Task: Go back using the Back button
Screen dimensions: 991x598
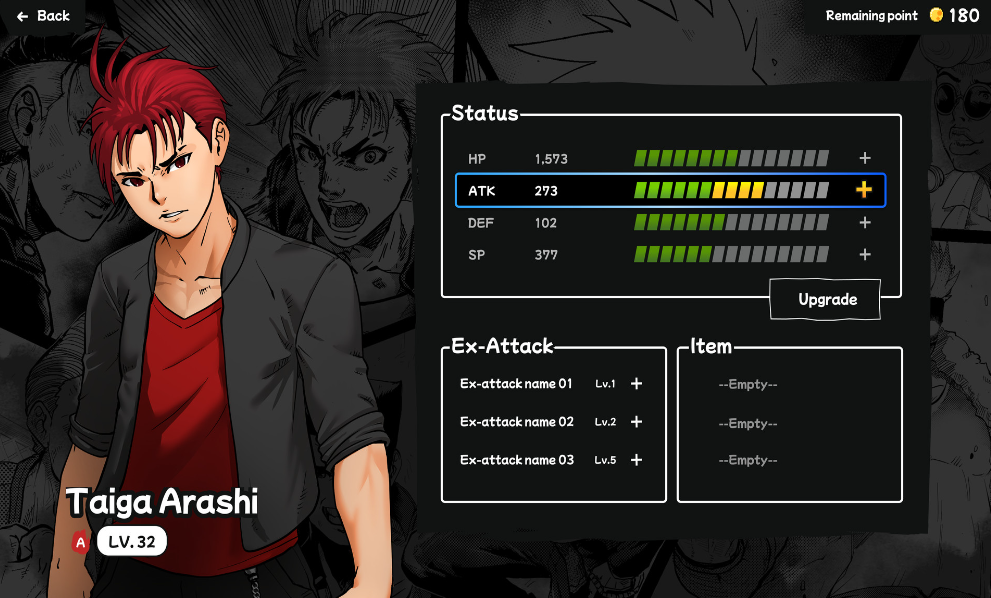Action: coord(43,16)
